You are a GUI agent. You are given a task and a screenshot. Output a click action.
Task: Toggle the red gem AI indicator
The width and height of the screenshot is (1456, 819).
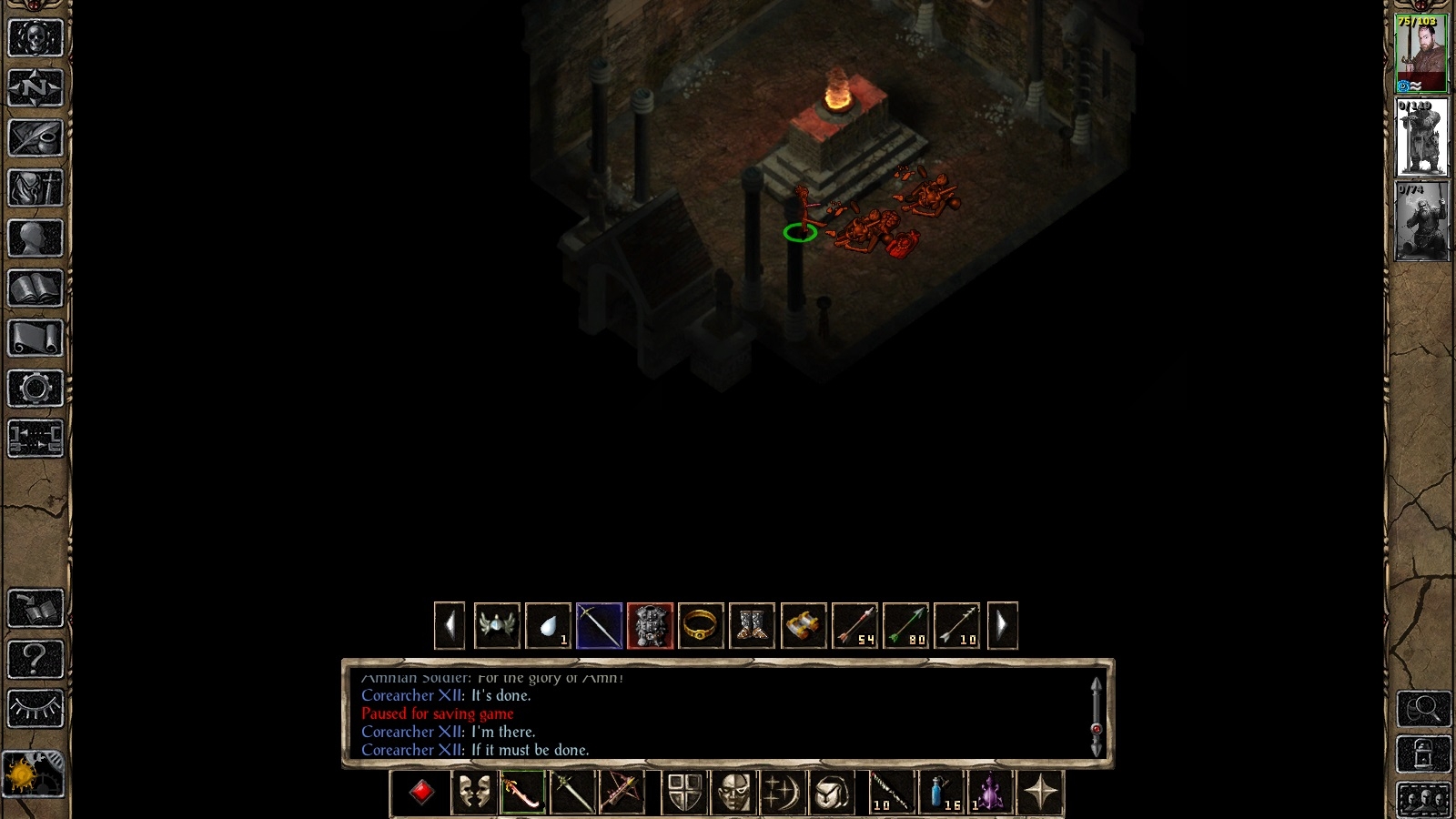click(422, 791)
